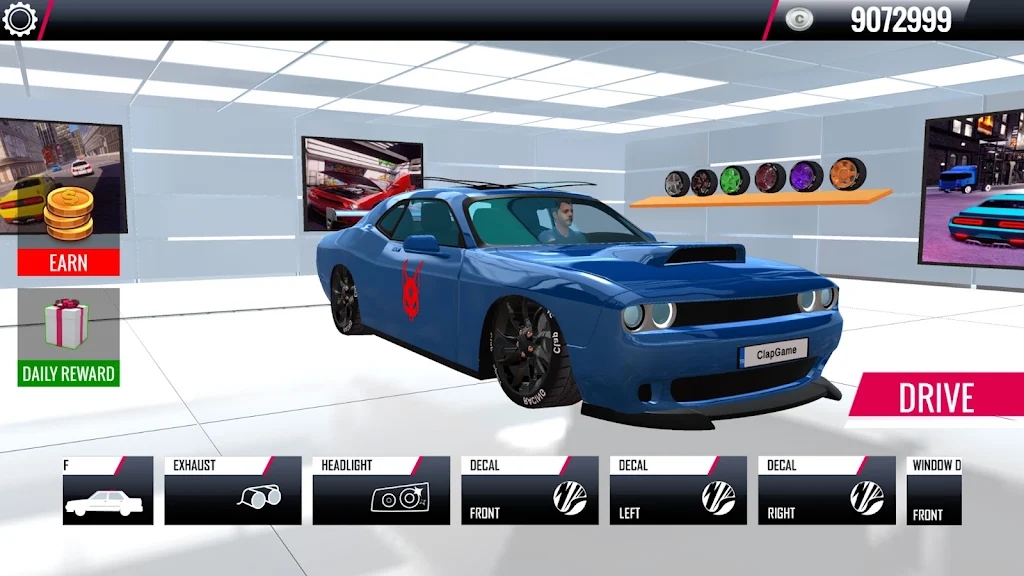Screen dimensions: 1024x576
Task: Select the car body silhouette tile
Action: [108, 490]
